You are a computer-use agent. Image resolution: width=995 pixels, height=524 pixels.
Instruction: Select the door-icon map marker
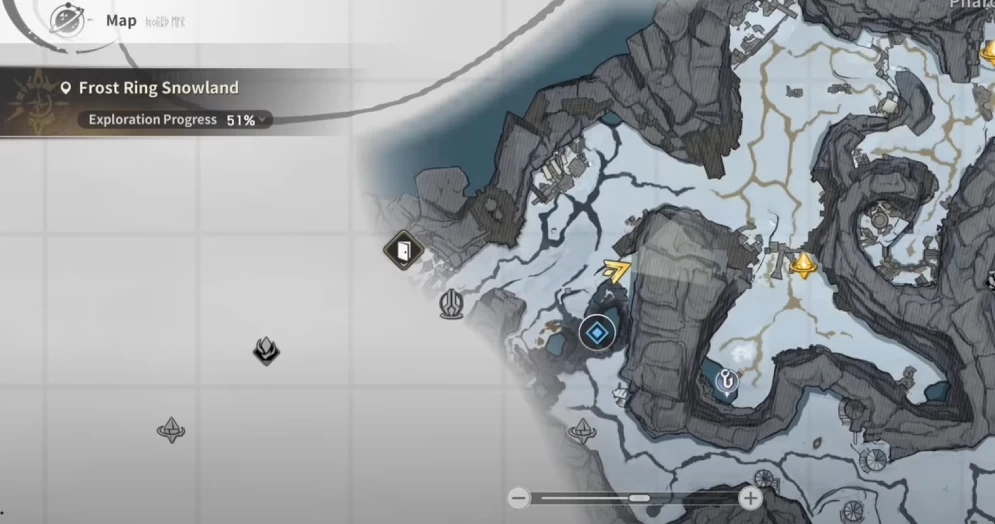click(403, 250)
